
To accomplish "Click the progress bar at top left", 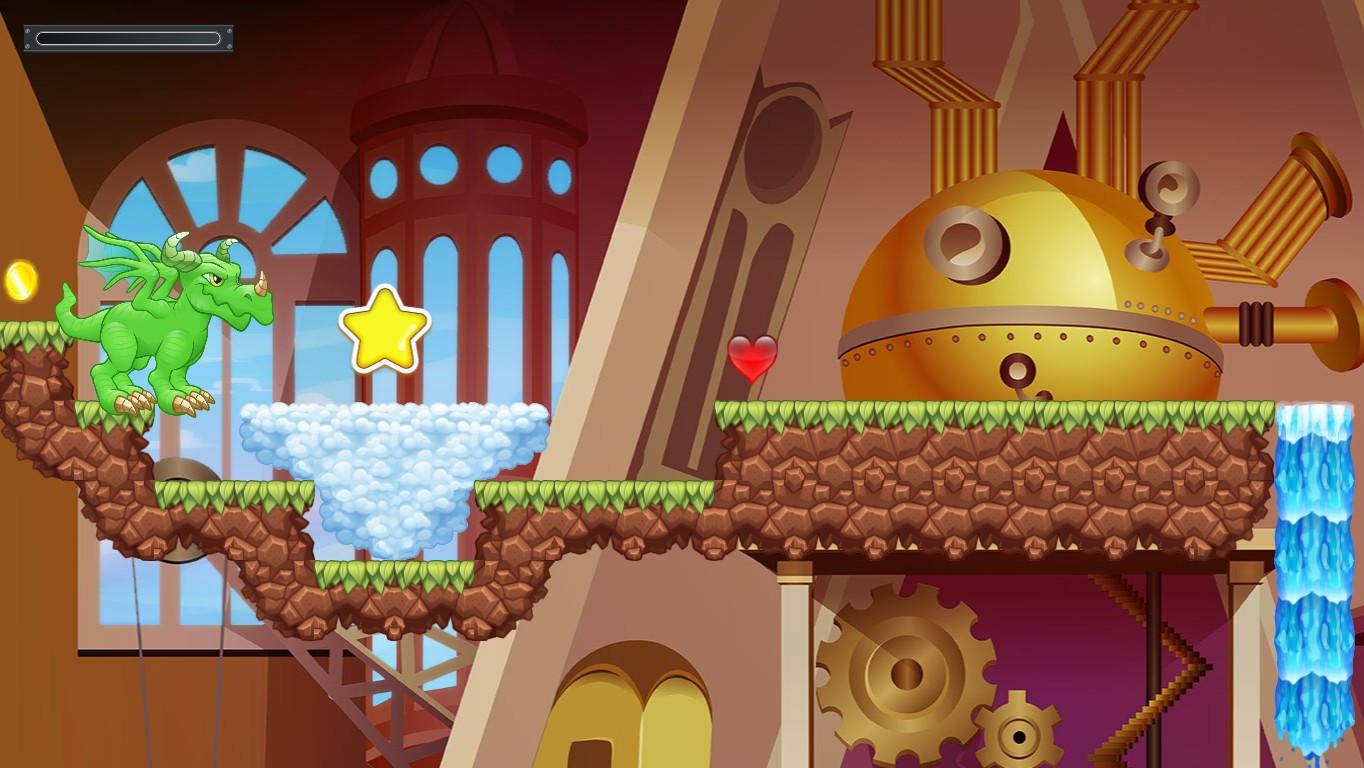I will (128, 38).
